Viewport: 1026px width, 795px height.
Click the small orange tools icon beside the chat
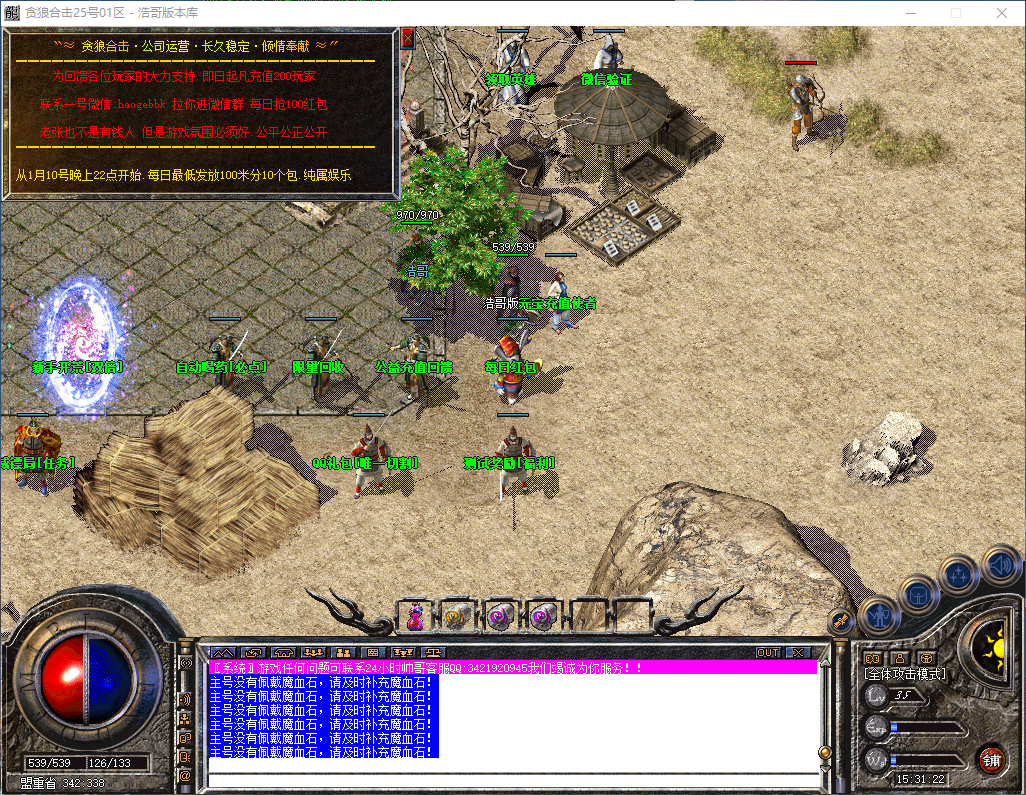coord(840,621)
